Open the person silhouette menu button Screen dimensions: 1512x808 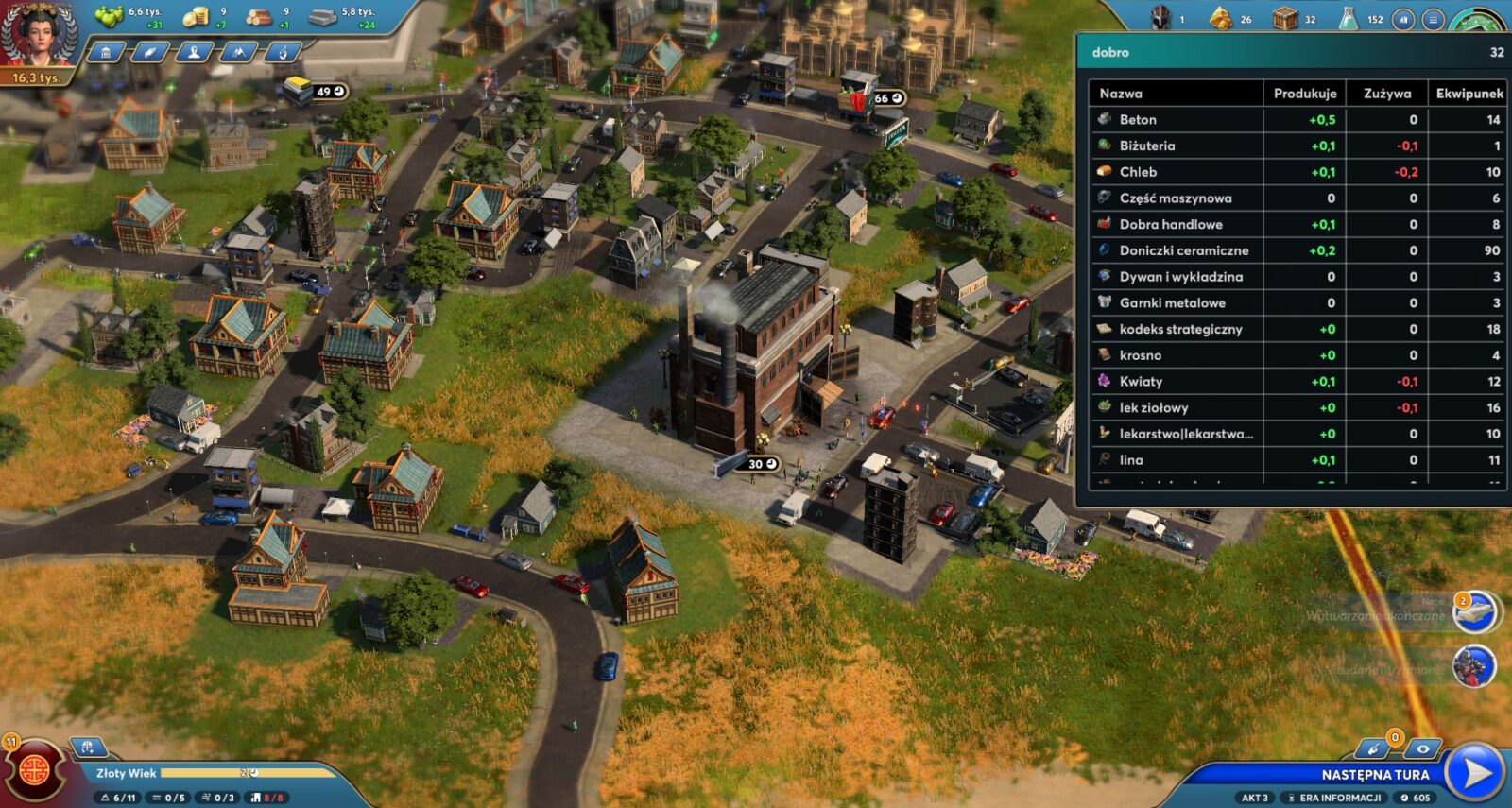coord(195,53)
